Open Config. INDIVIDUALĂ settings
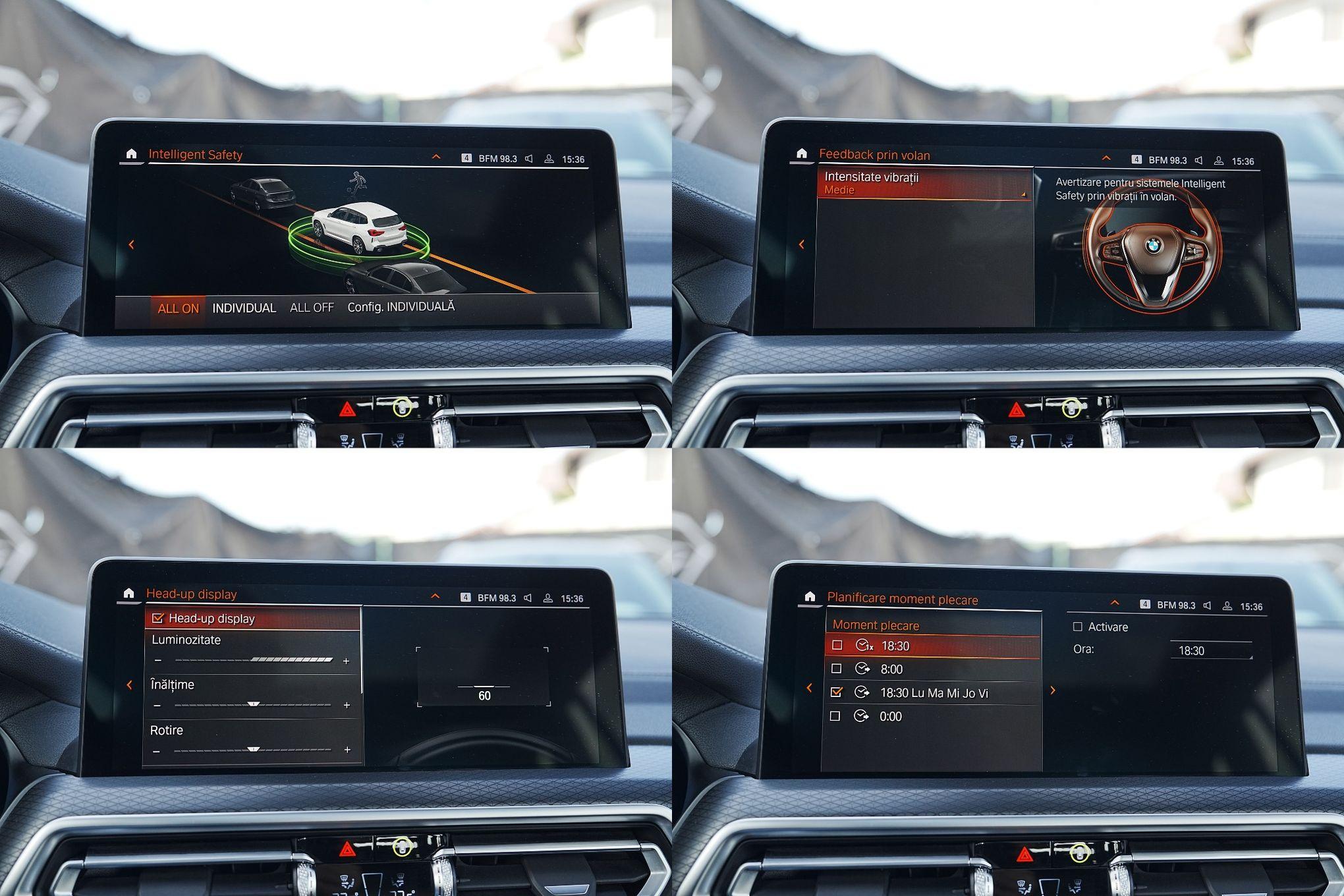 tap(401, 307)
